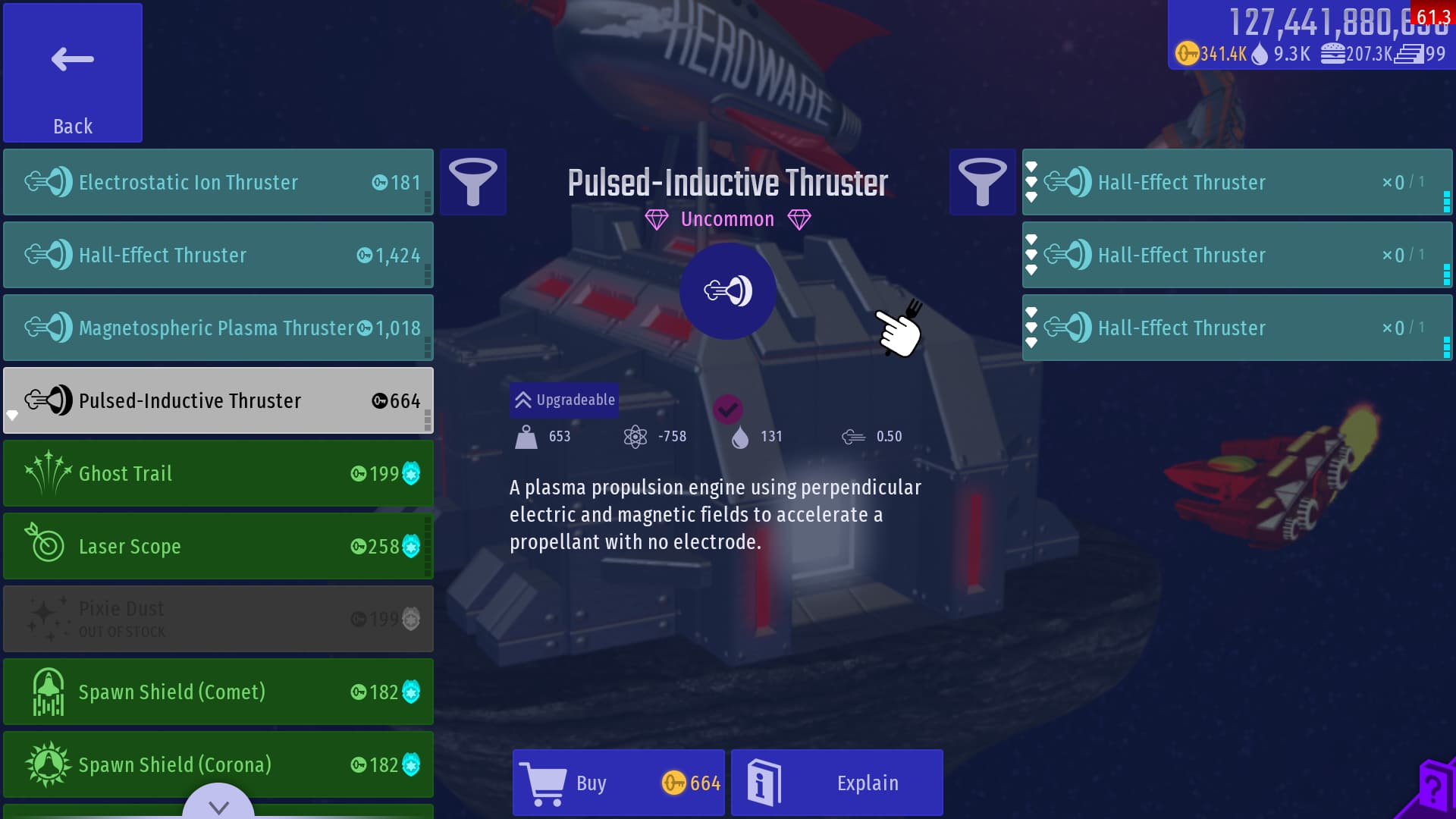Choose the Laser Scope item
Image resolution: width=1456 pixels, height=819 pixels.
click(x=218, y=546)
